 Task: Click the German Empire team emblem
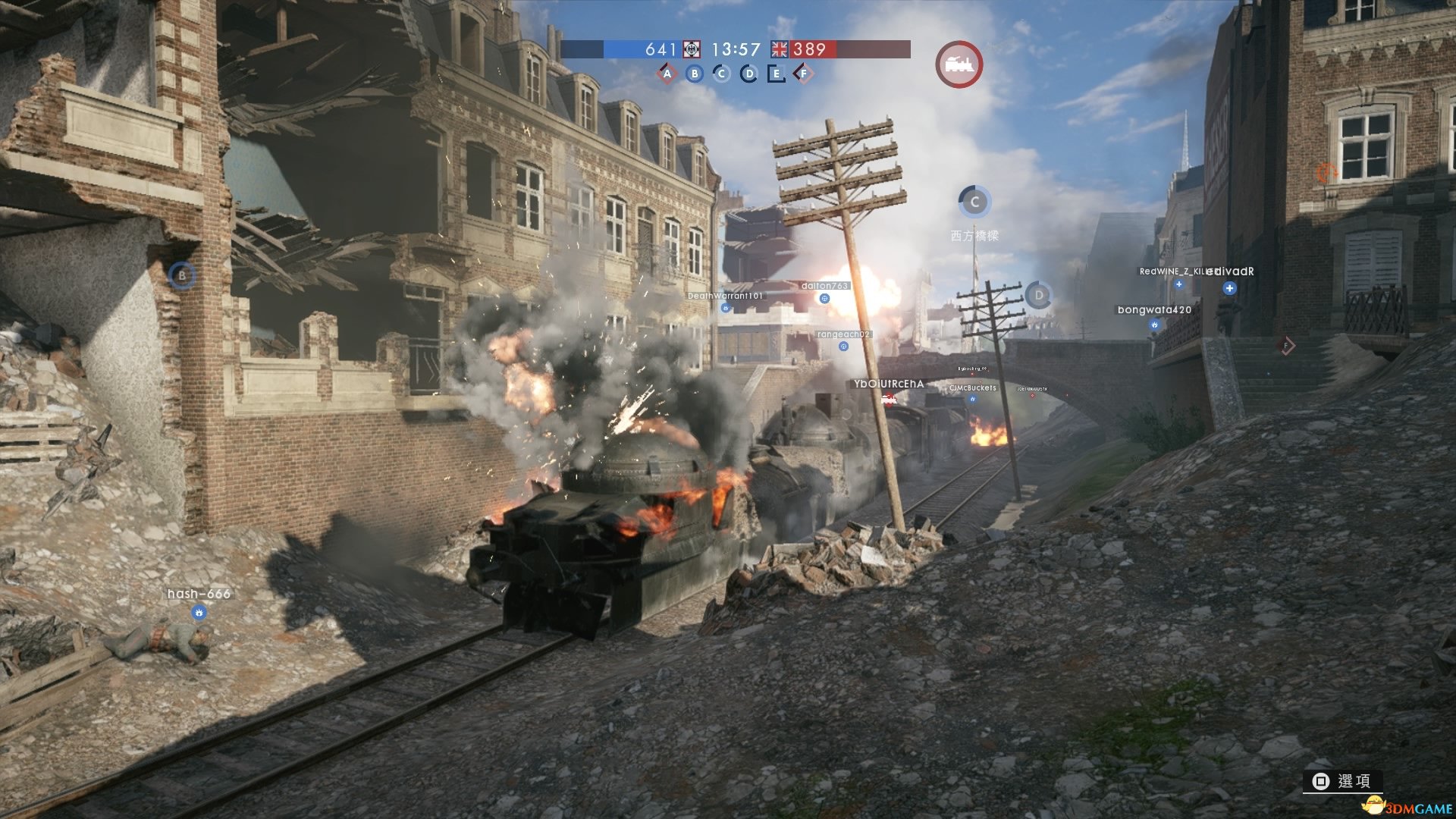tap(691, 49)
